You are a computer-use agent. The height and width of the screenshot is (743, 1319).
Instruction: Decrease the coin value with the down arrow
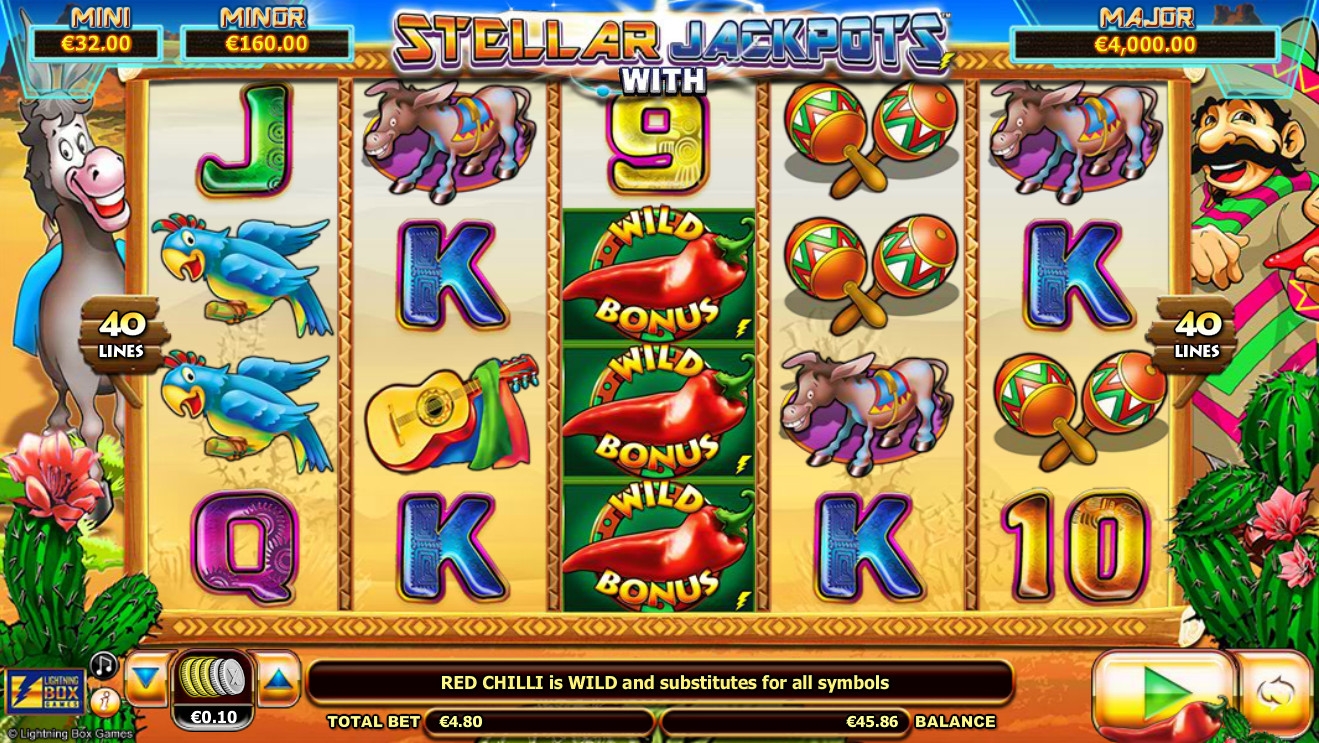point(147,680)
